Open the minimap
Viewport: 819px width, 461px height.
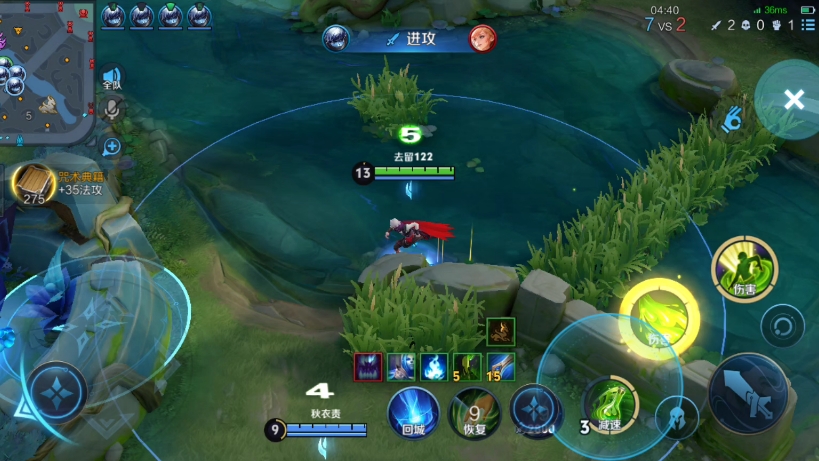coord(46,72)
